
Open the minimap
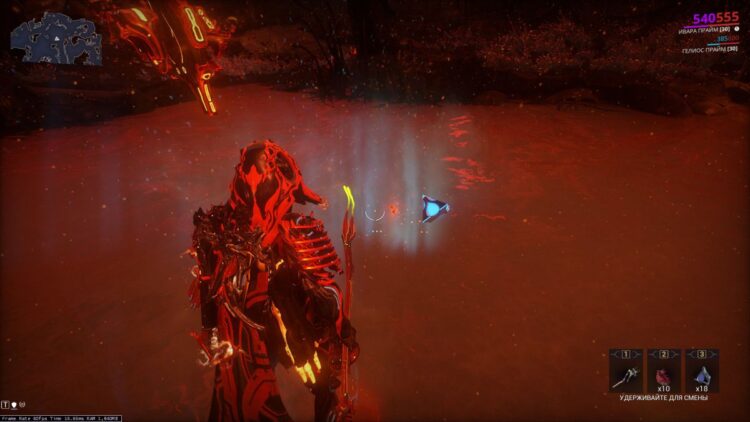56,39
